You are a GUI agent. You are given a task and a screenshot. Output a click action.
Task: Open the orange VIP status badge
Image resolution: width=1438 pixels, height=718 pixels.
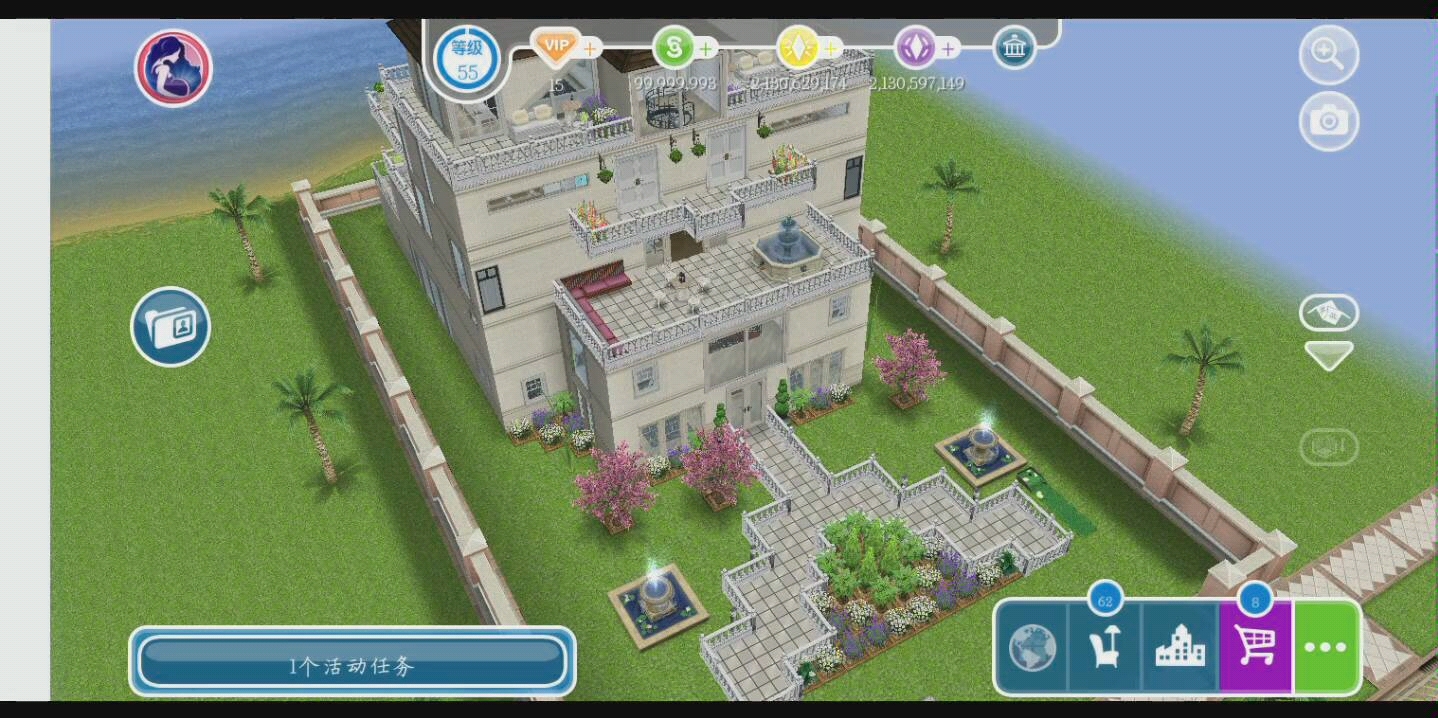[x=555, y=47]
